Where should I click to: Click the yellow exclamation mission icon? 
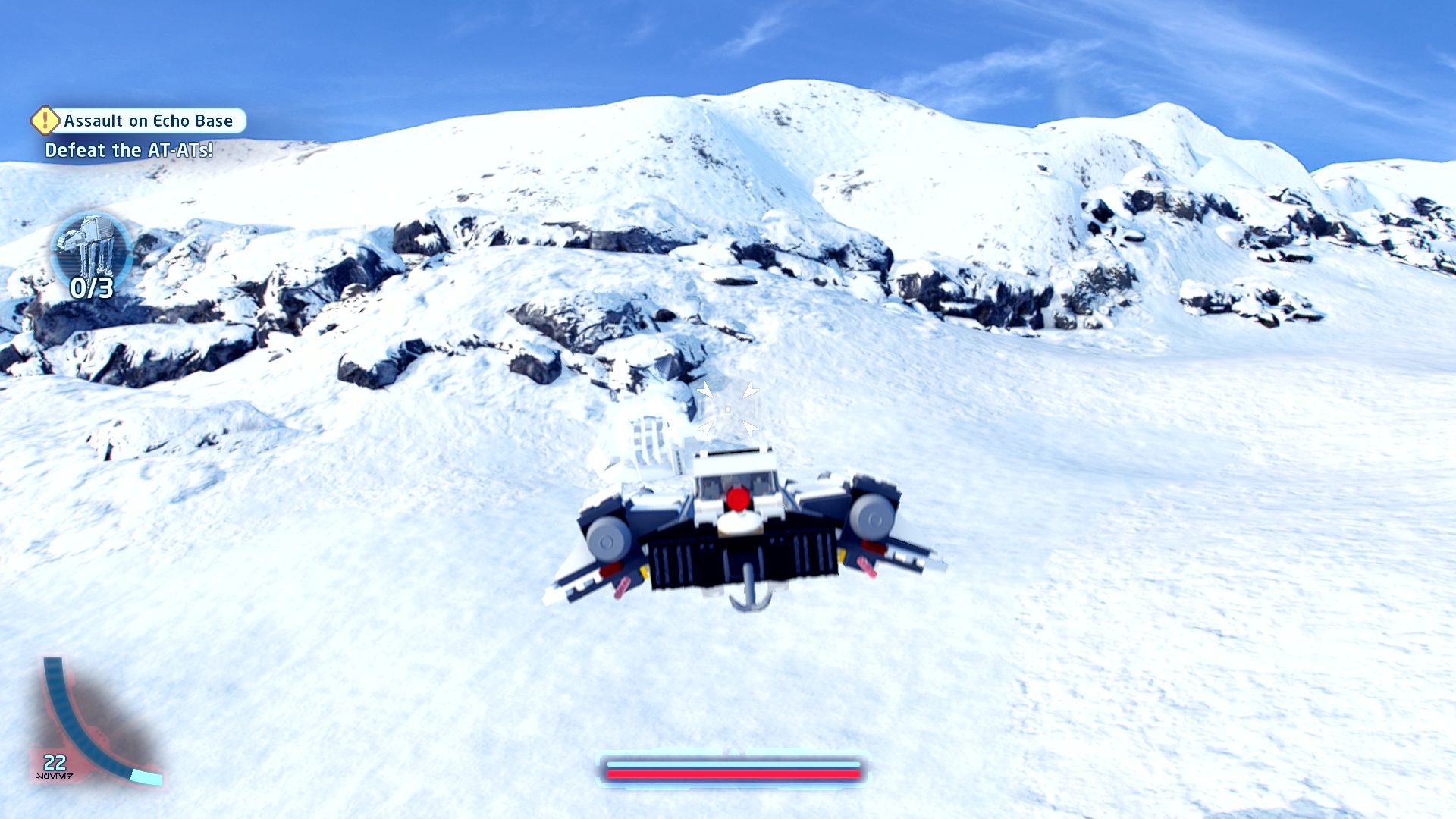pyautogui.click(x=45, y=120)
